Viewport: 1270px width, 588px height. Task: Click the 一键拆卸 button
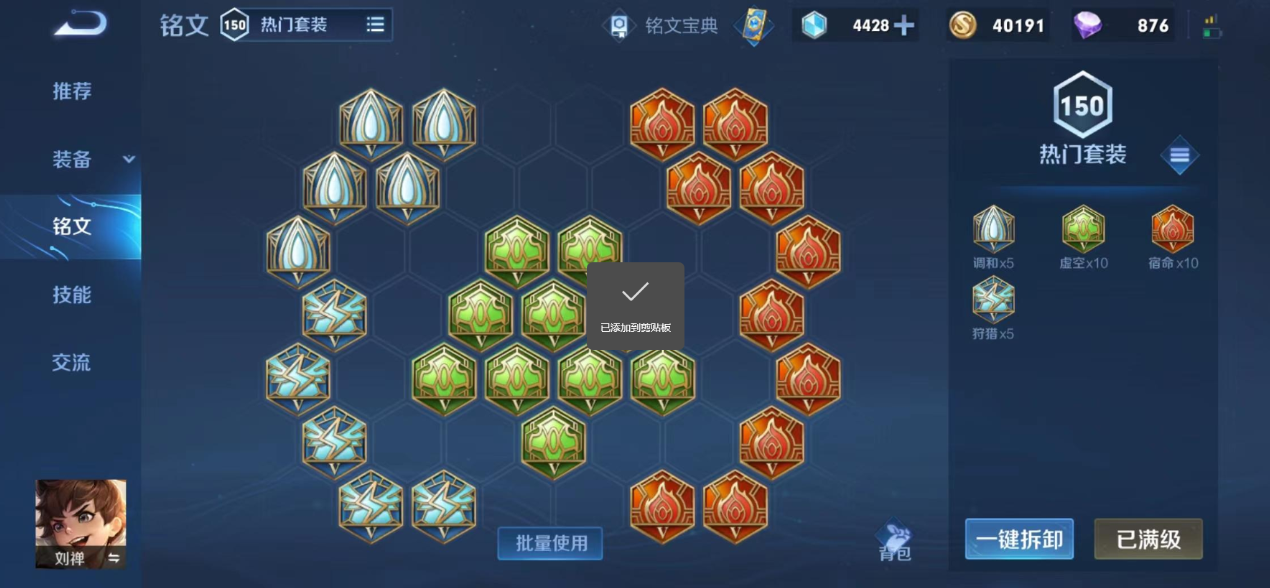pyautogui.click(x=1019, y=539)
